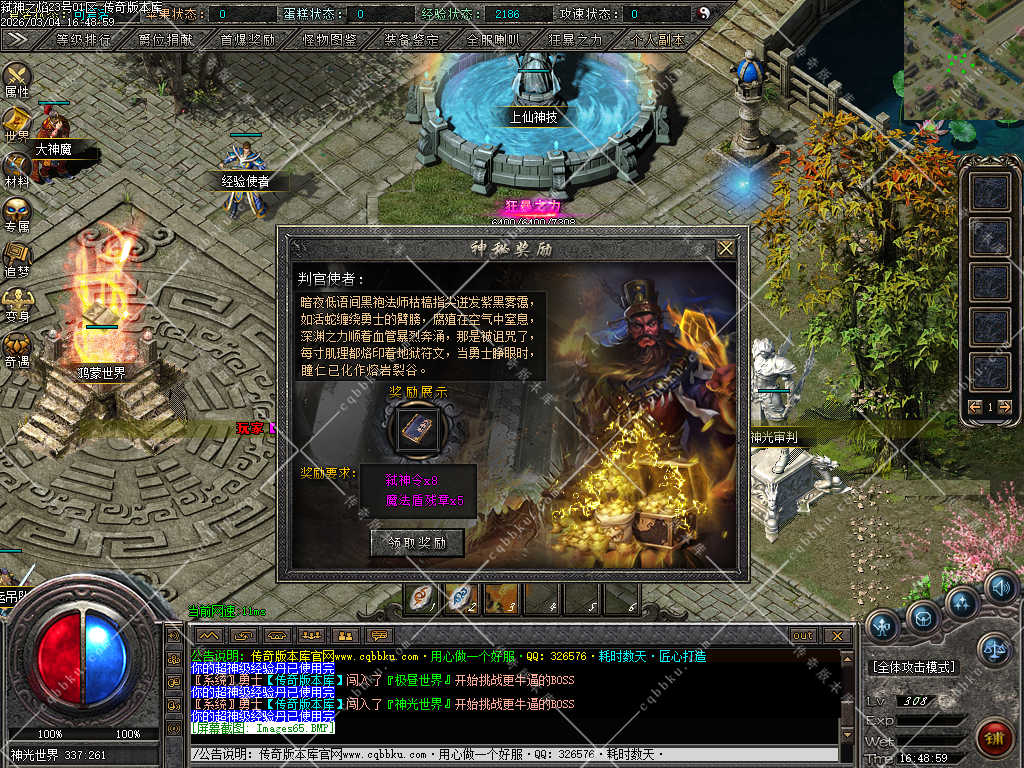Image resolution: width=1024 pixels, height=768 pixels.
Task: Open 狂暴之力 menu entry
Action: pos(575,40)
